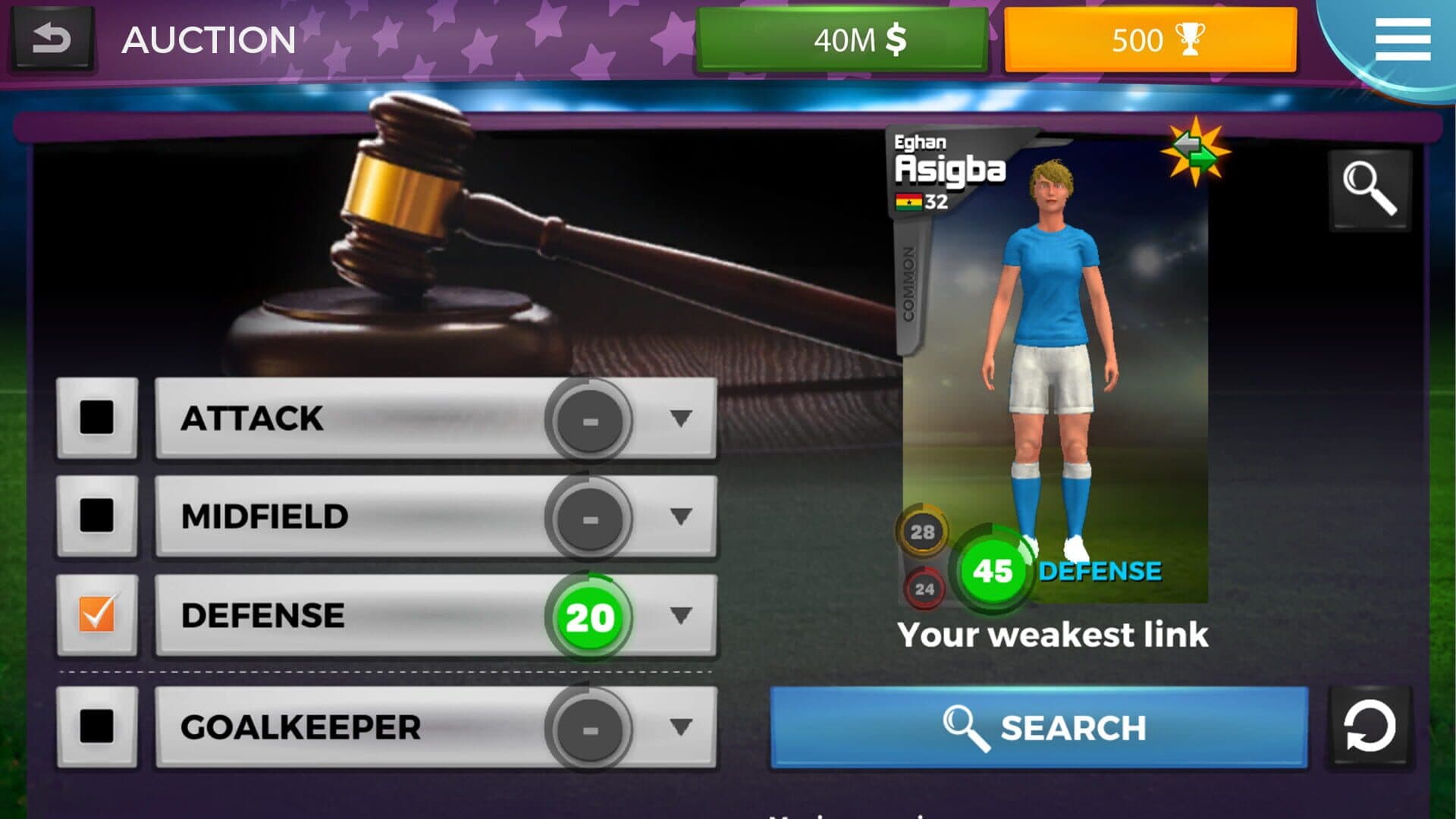Tap the 40M cash balance button
1456x819 pixels.
tap(842, 39)
